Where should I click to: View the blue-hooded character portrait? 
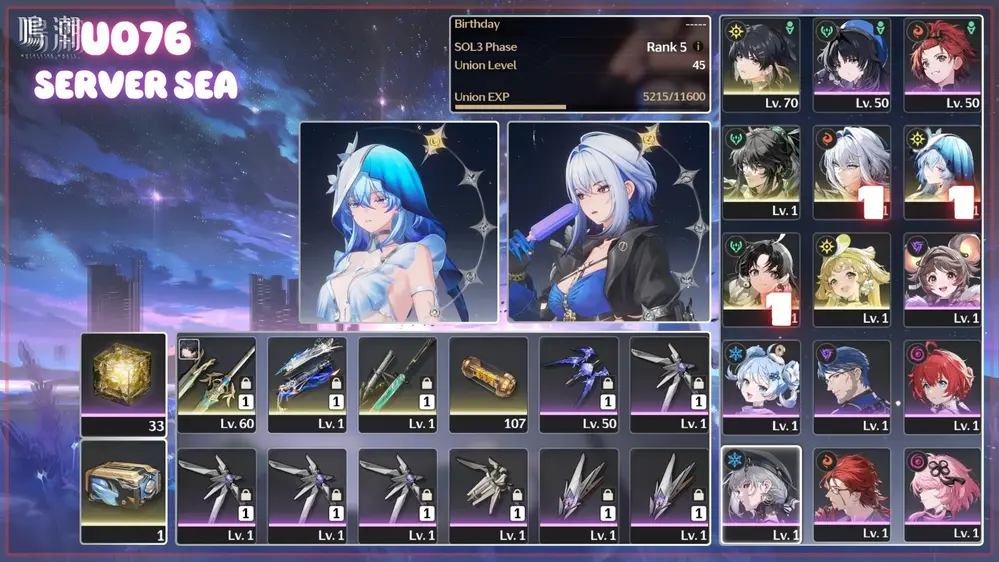[x=399, y=222]
